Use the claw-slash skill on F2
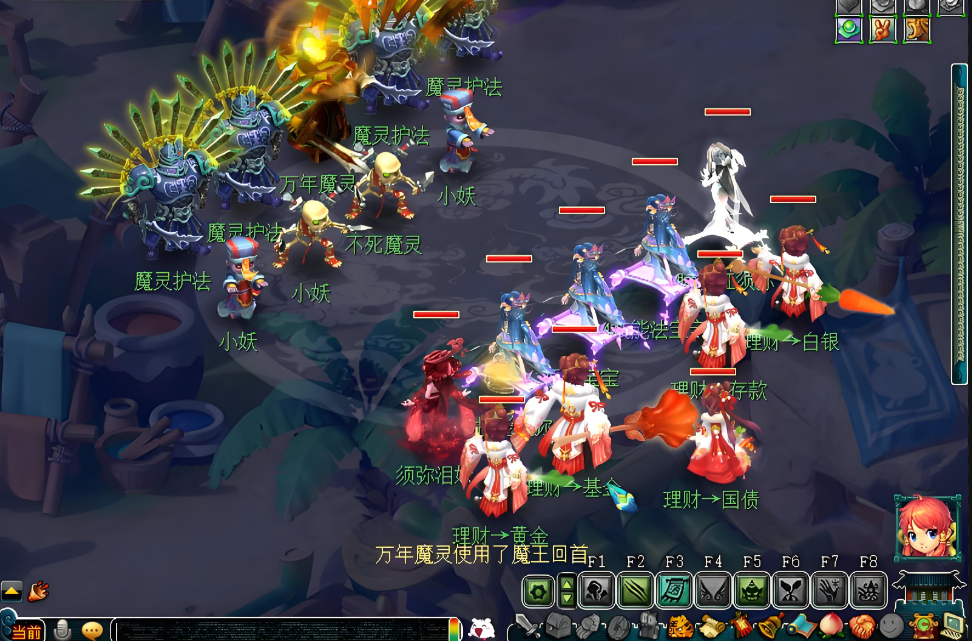The height and width of the screenshot is (641, 972). tap(635, 591)
